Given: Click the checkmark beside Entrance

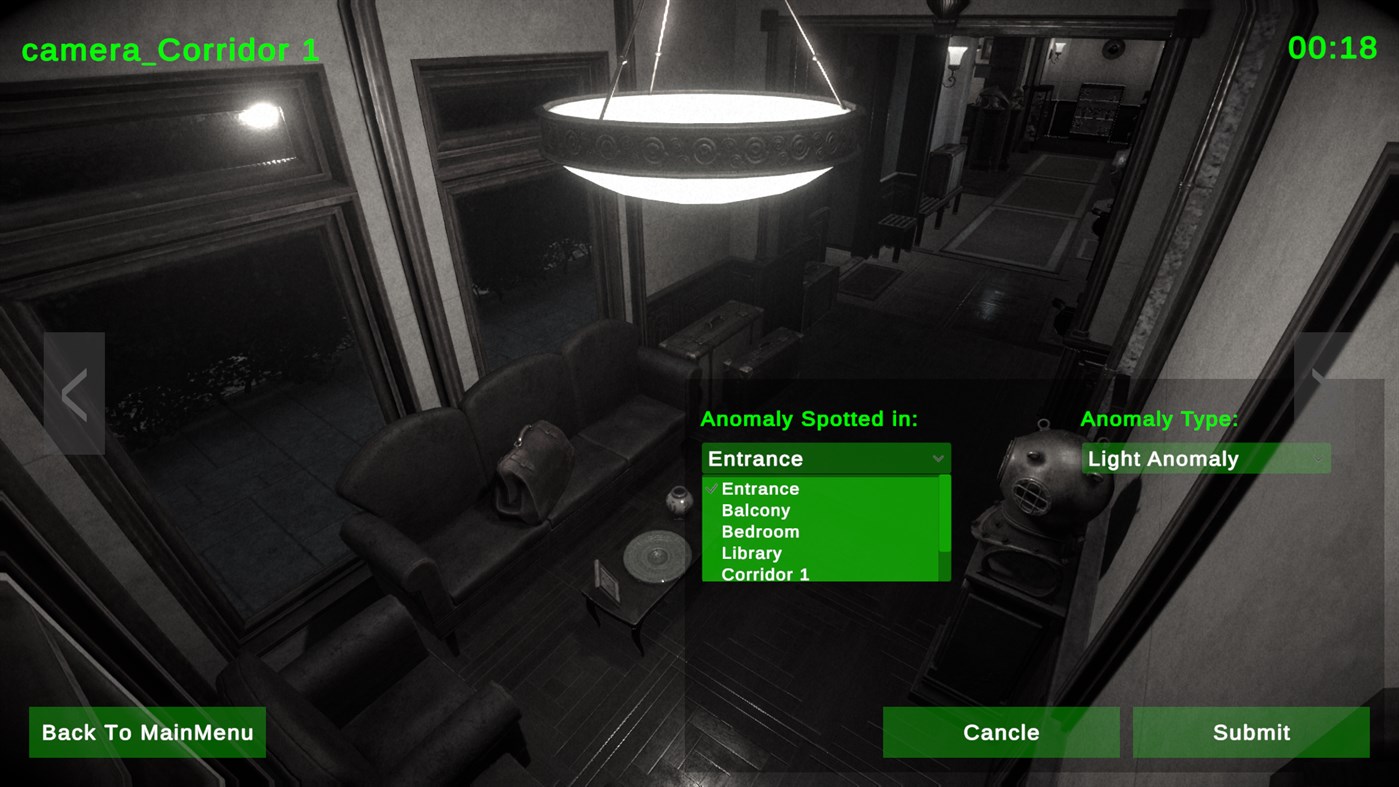Looking at the screenshot, I should pyautogui.click(x=711, y=489).
